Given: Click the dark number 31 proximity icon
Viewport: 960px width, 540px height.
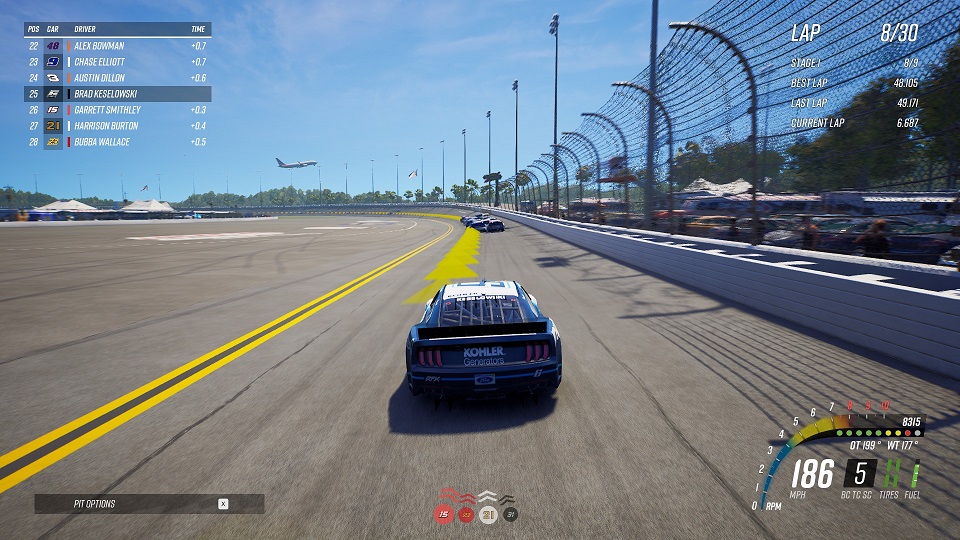Looking at the screenshot, I should (x=510, y=514).
